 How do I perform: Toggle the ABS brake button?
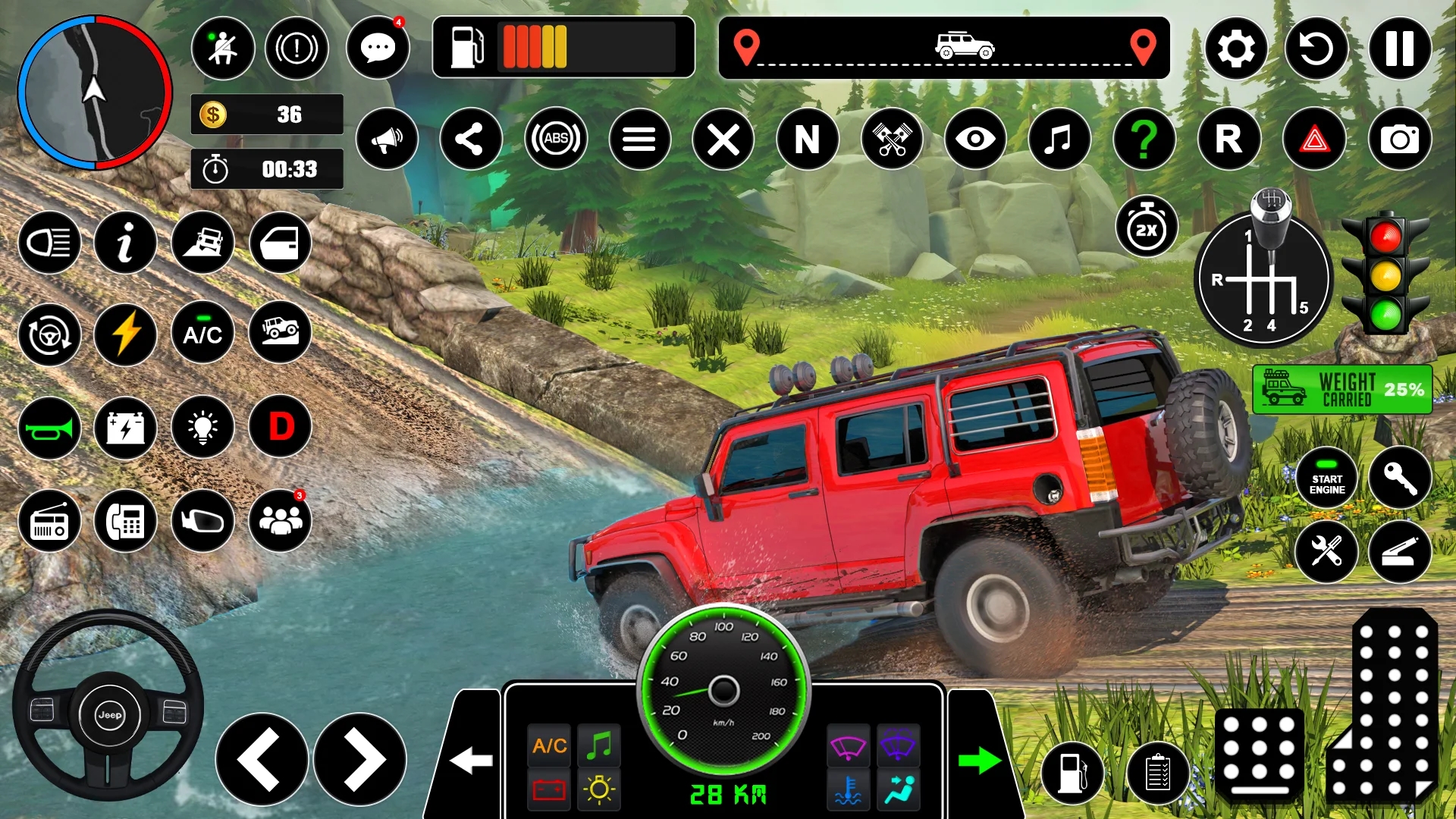click(556, 139)
